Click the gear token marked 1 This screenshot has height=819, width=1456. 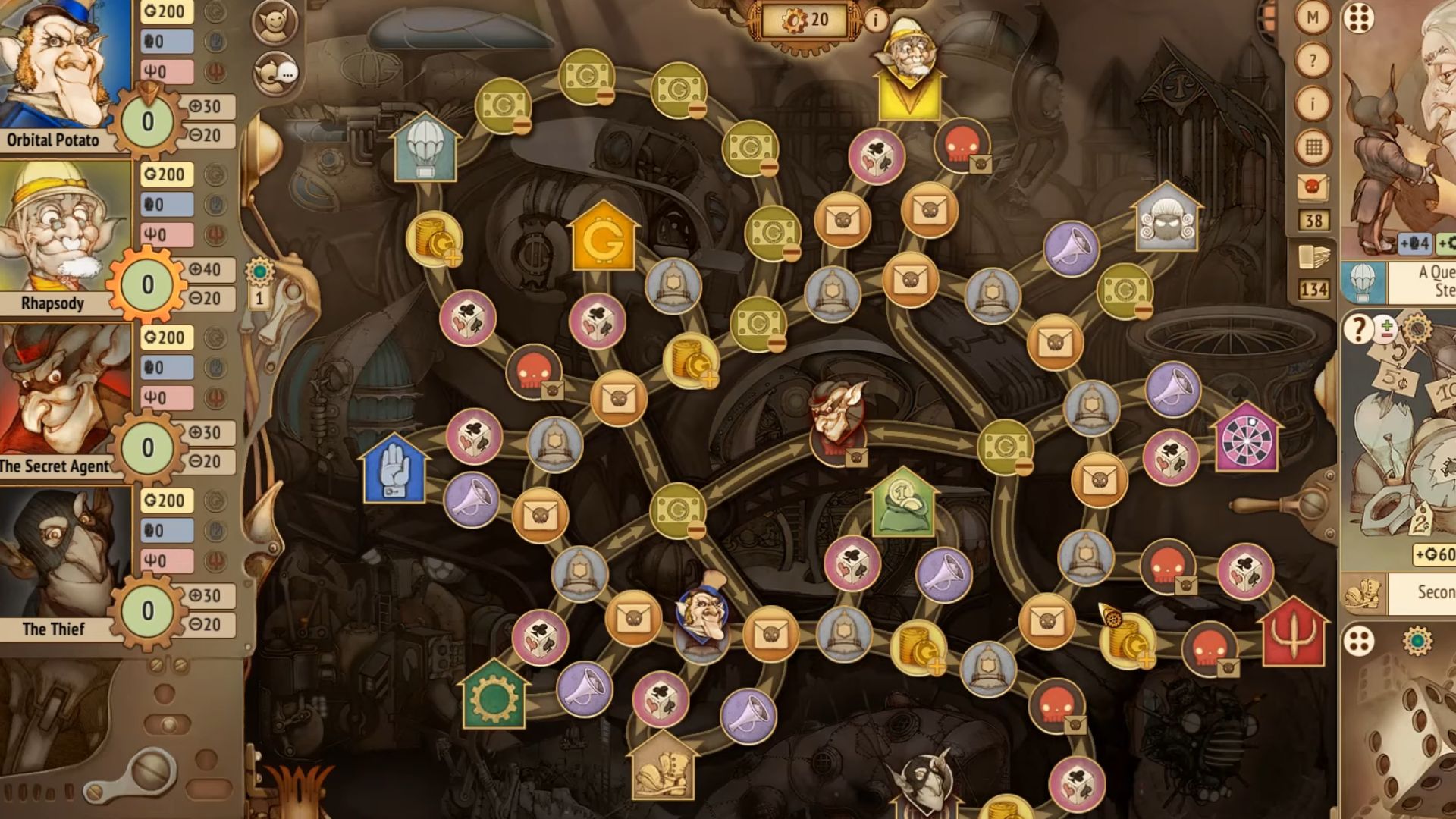tap(259, 282)
